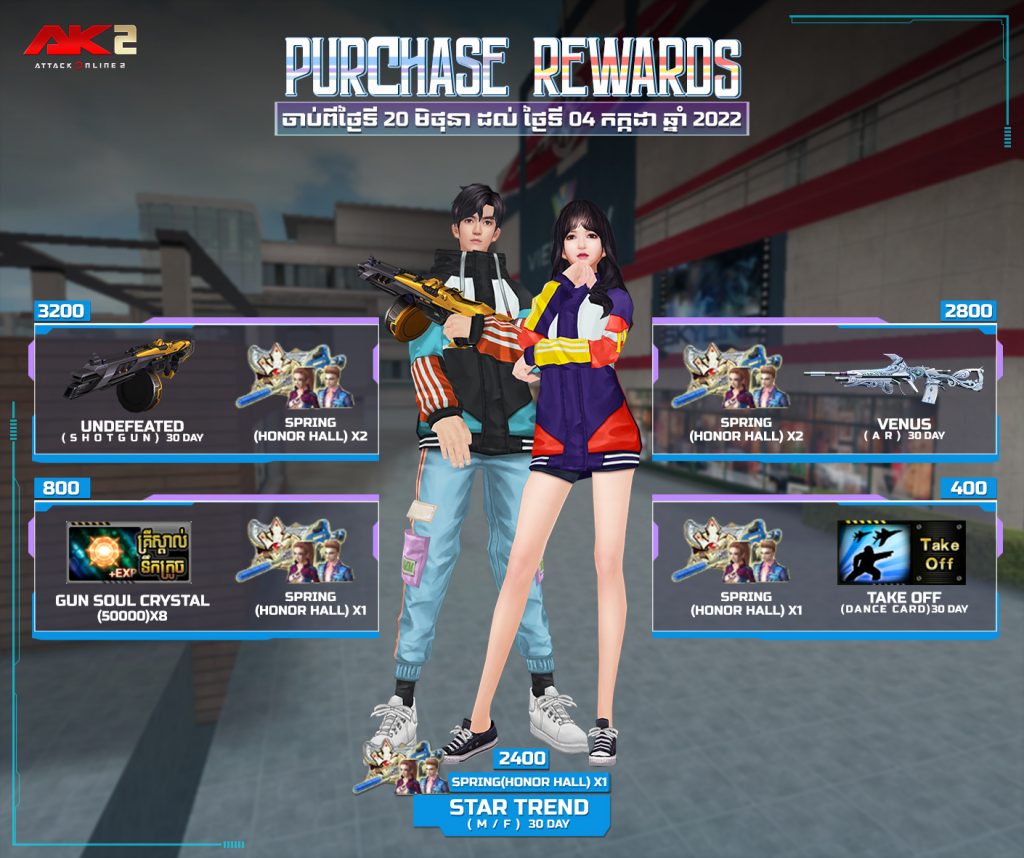The width and height of the screenshot is (1024, 858).
Task: Click the AK2 Attack Online 2 logo
Action: [x=80, y=45]
